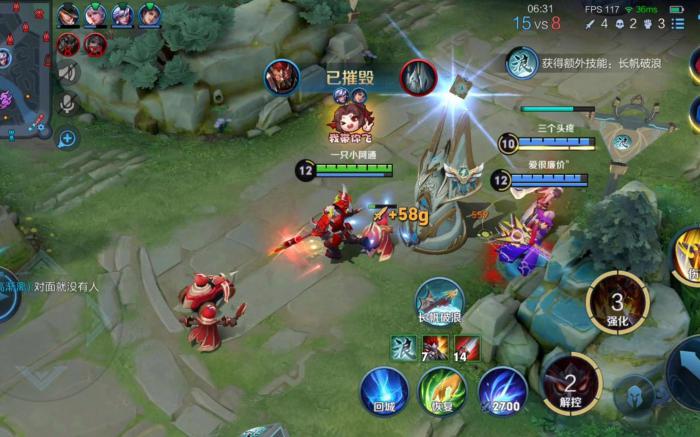This screenshot has width=700, height=437.
Task: Tap the helmet target-hero button
Action: coord(633,395)
